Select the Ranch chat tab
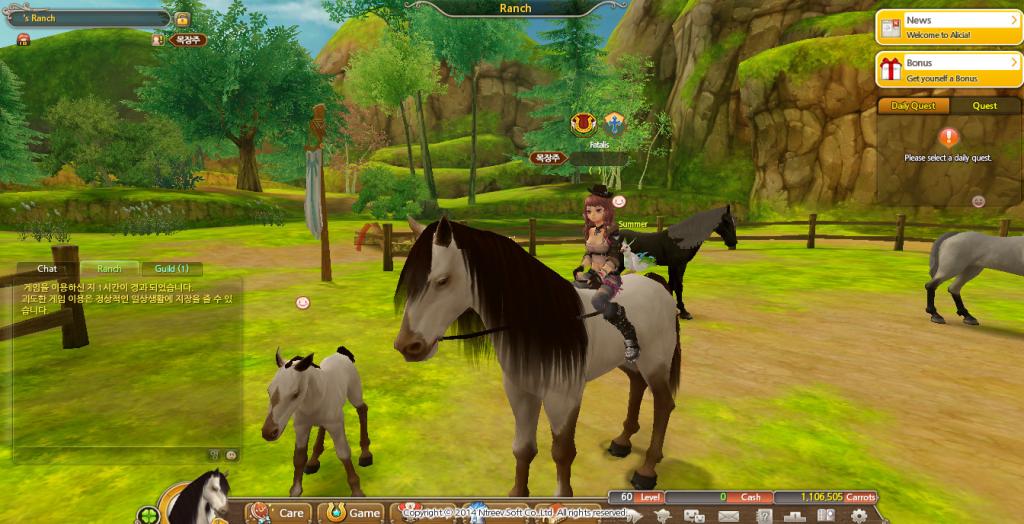Image resolution: width=1024 pixels, height=524 pixels. click(109, 269)
